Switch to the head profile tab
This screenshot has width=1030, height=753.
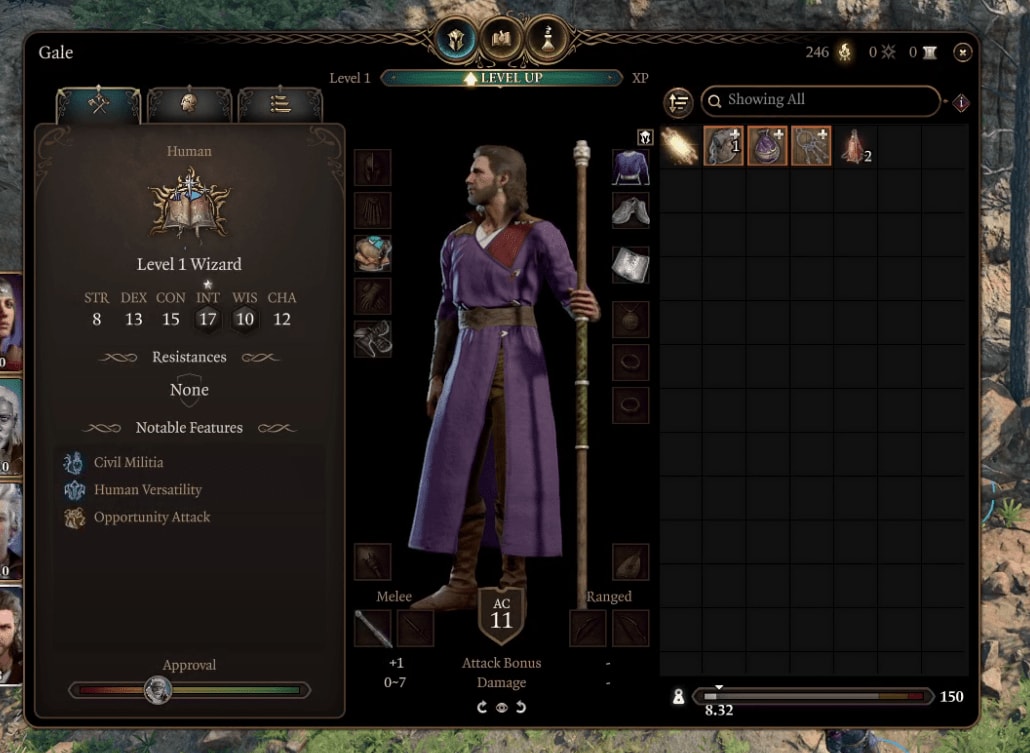tap(188, 104)
